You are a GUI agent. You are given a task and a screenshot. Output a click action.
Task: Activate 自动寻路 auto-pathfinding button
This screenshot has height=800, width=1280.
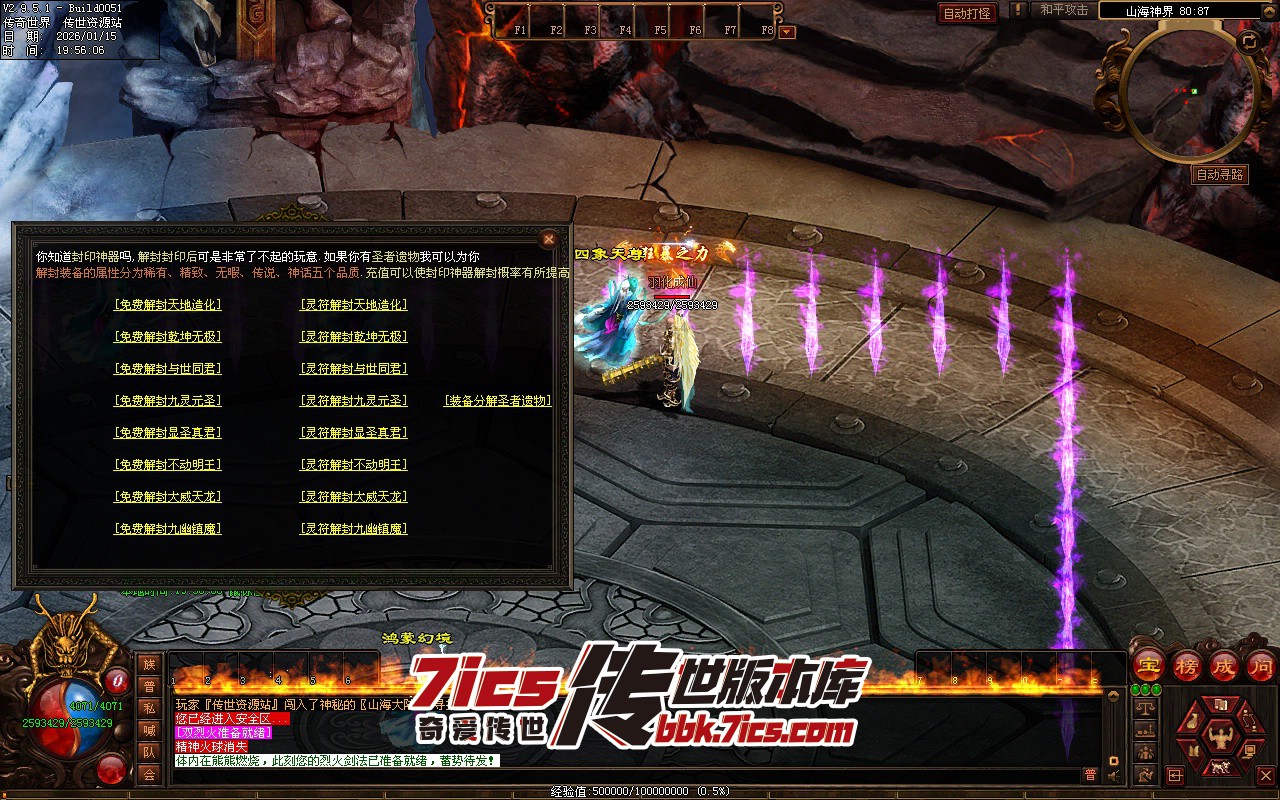[1221, 175]
